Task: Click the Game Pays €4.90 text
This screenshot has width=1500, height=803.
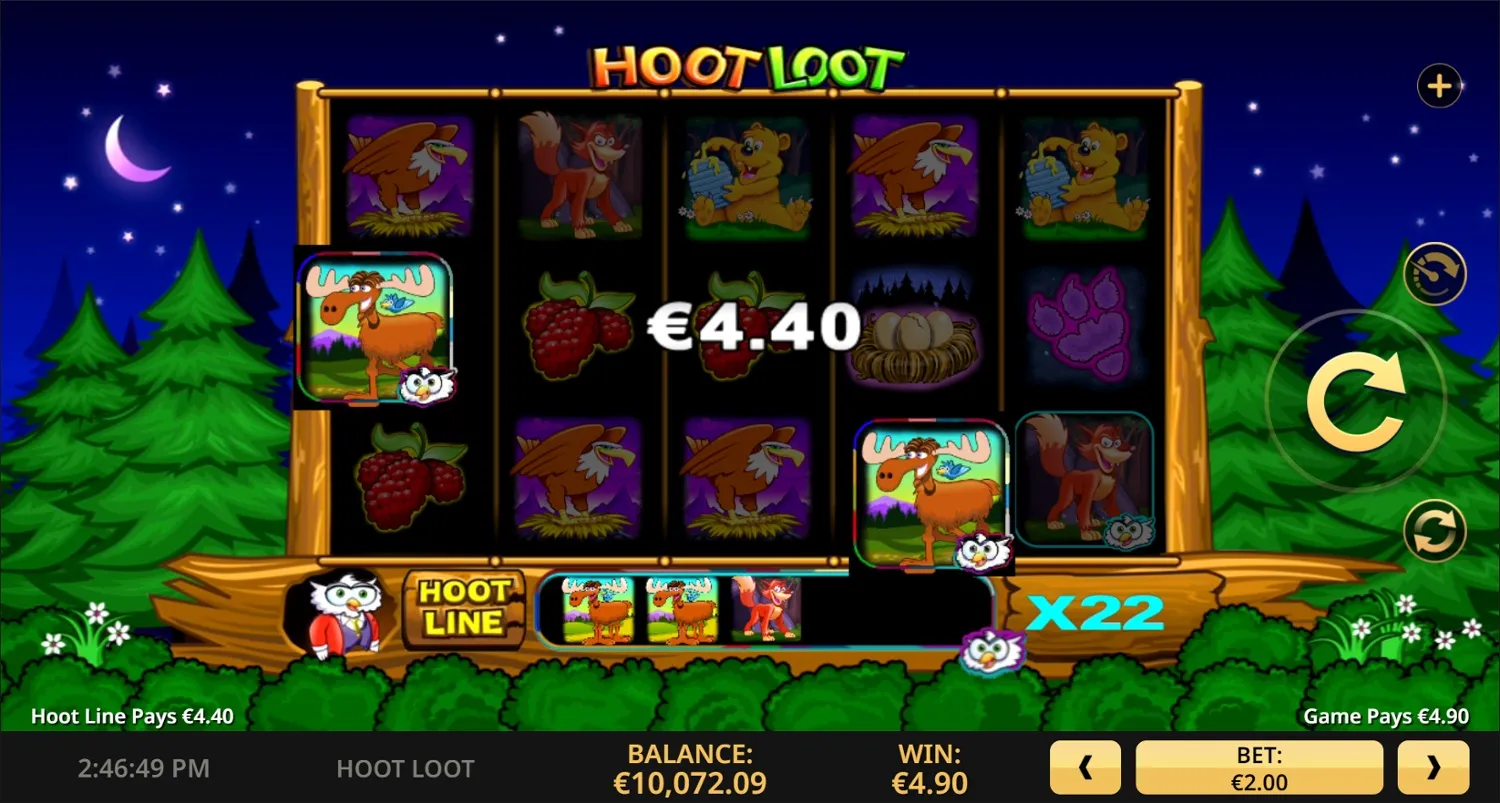Action: coord(1385,716)
